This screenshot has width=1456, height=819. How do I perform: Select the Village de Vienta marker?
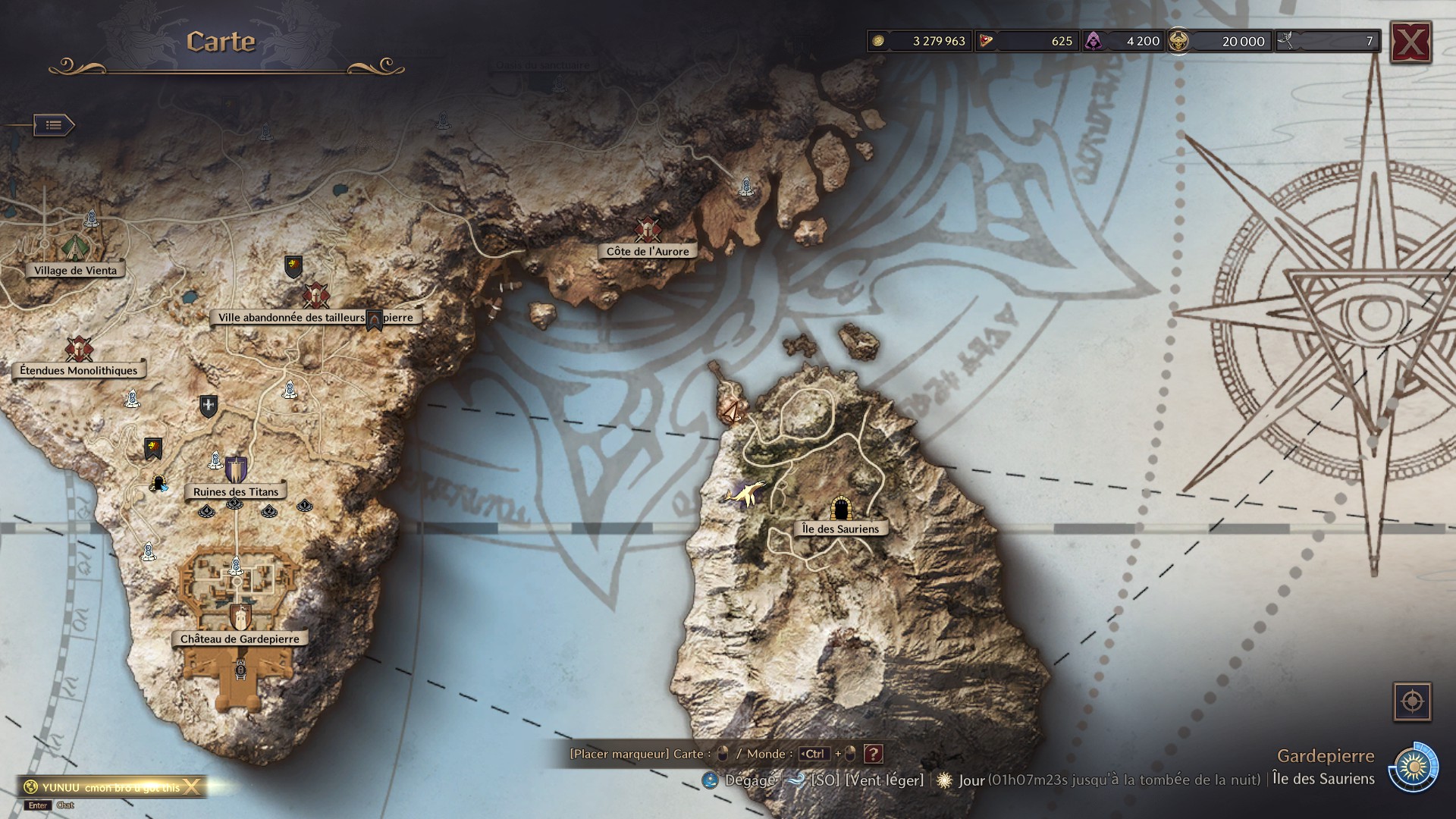pyautogui.click(x=76, y=271)
